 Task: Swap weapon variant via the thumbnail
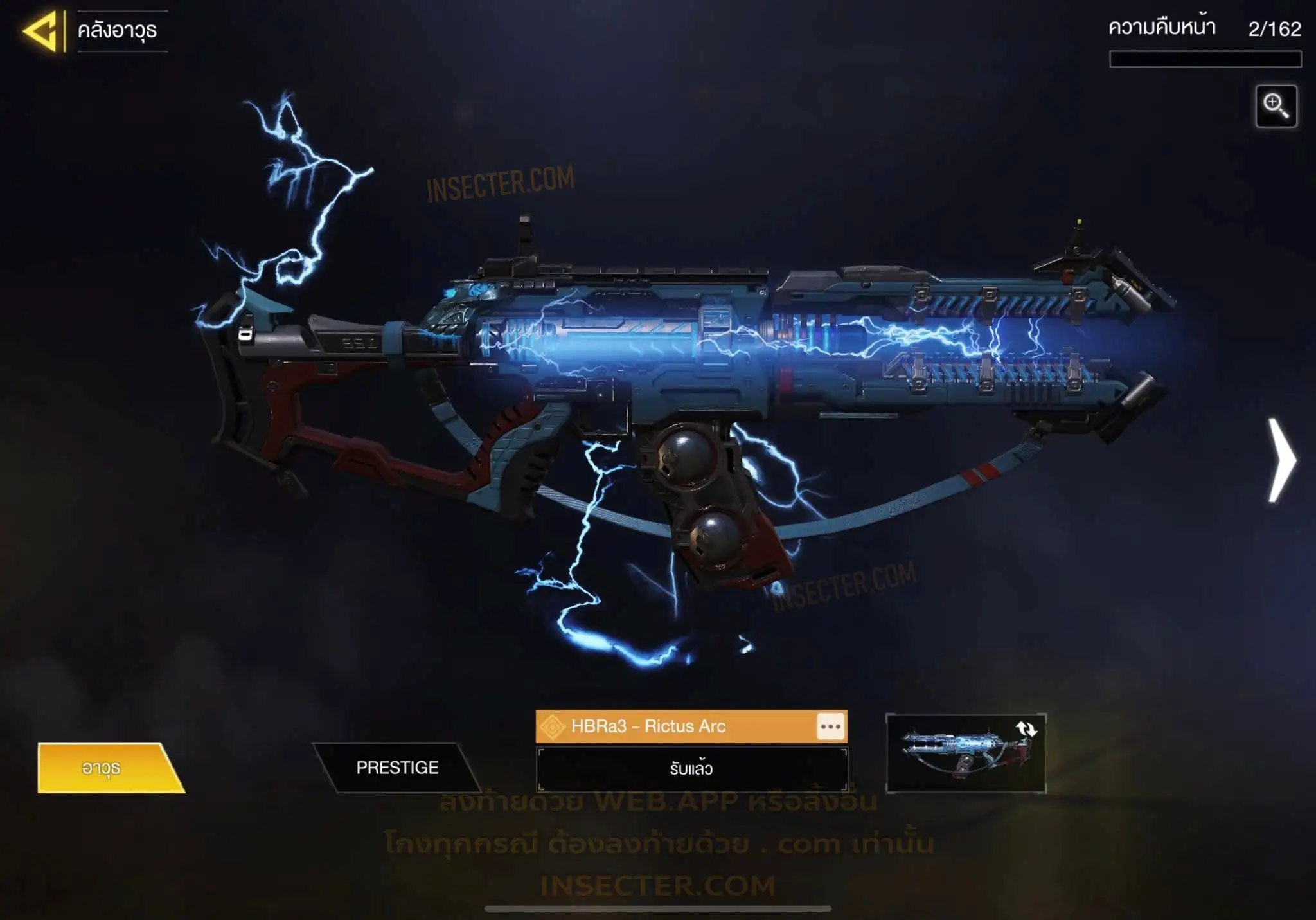point(965,753)
